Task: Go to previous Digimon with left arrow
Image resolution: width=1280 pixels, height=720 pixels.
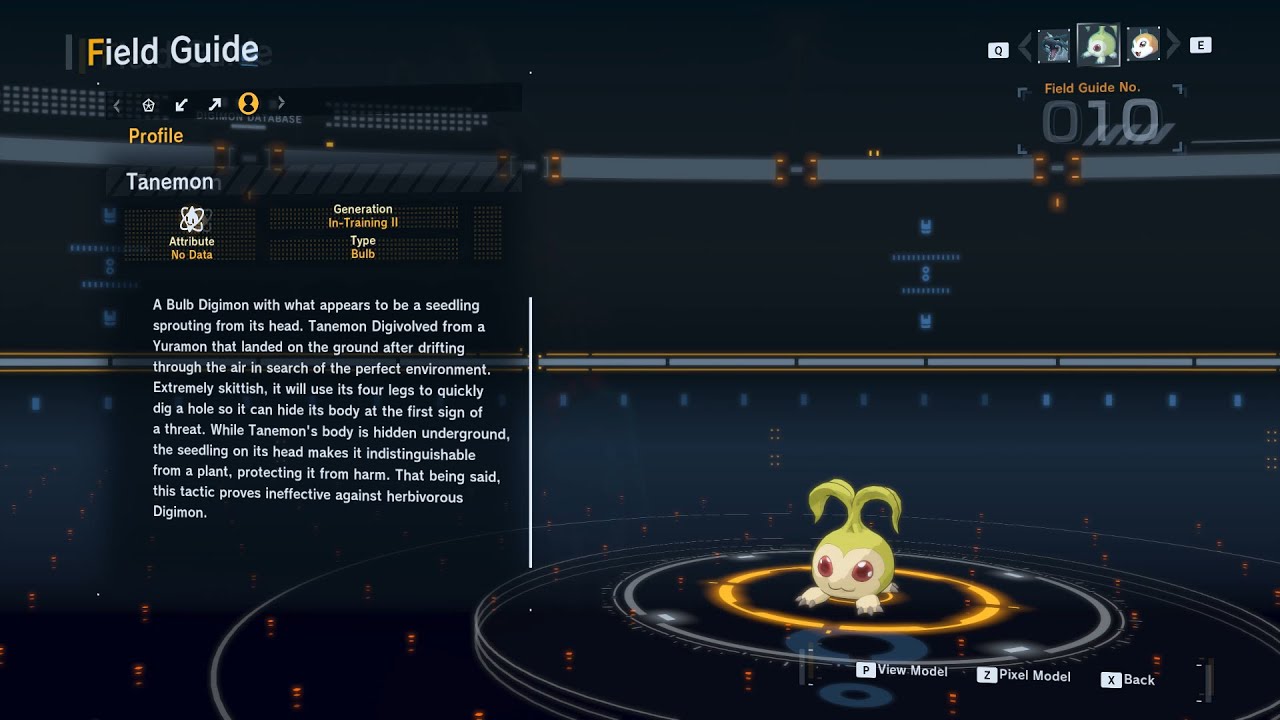Action: pyautogui.click(x=1024, y=46)
